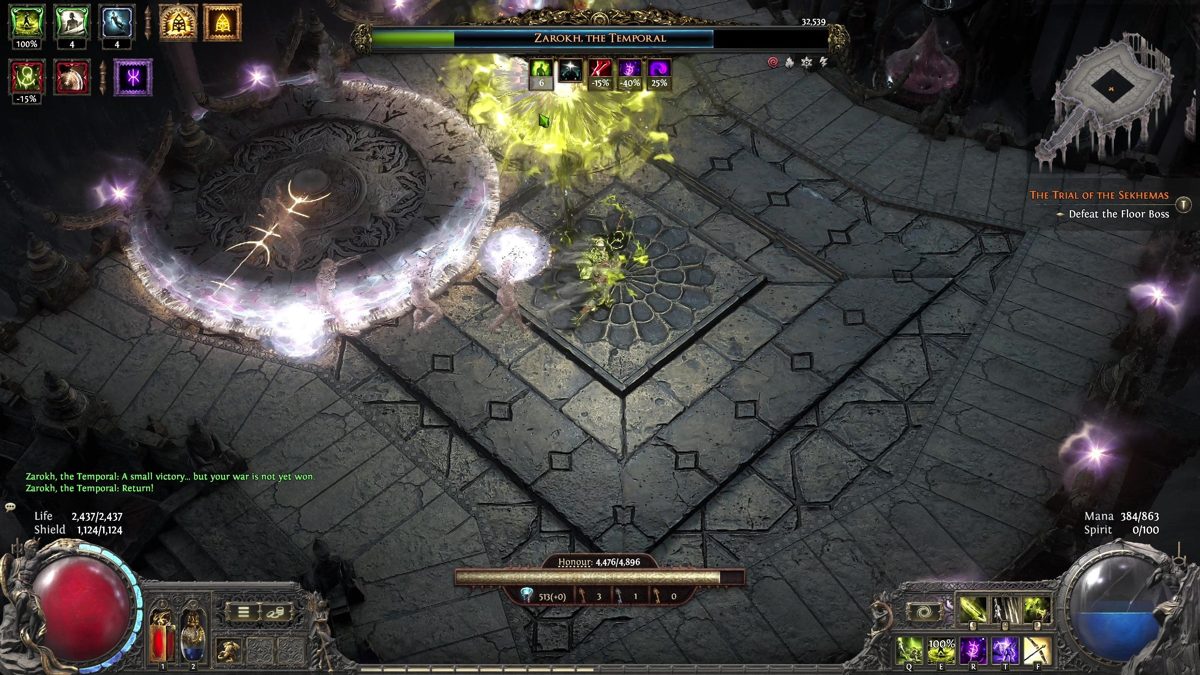Viewport: 1200px width, 675px height.
Task: Activate the yellow-green slash skill in the top row
Action: tap(973, 608)
